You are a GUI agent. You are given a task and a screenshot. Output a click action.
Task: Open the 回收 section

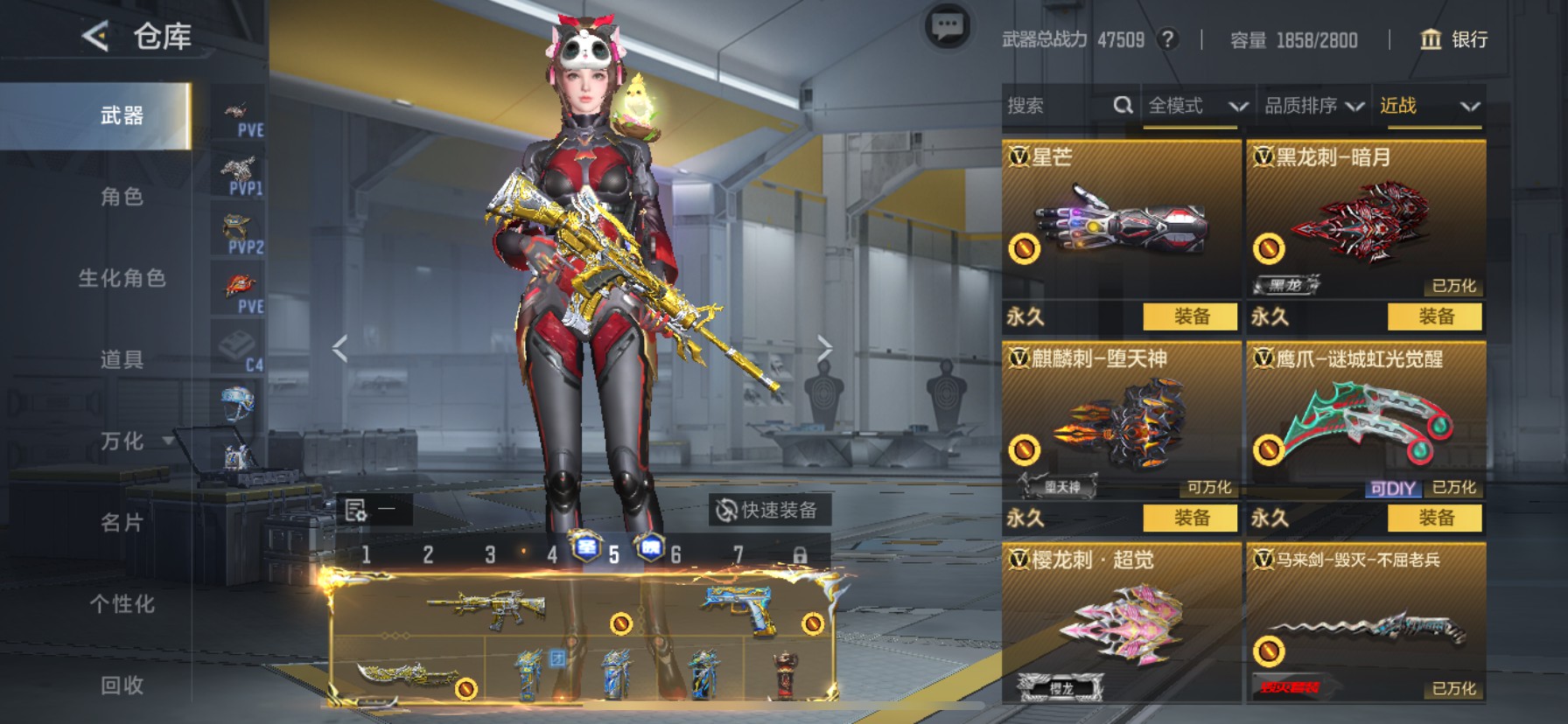point(122,686)
